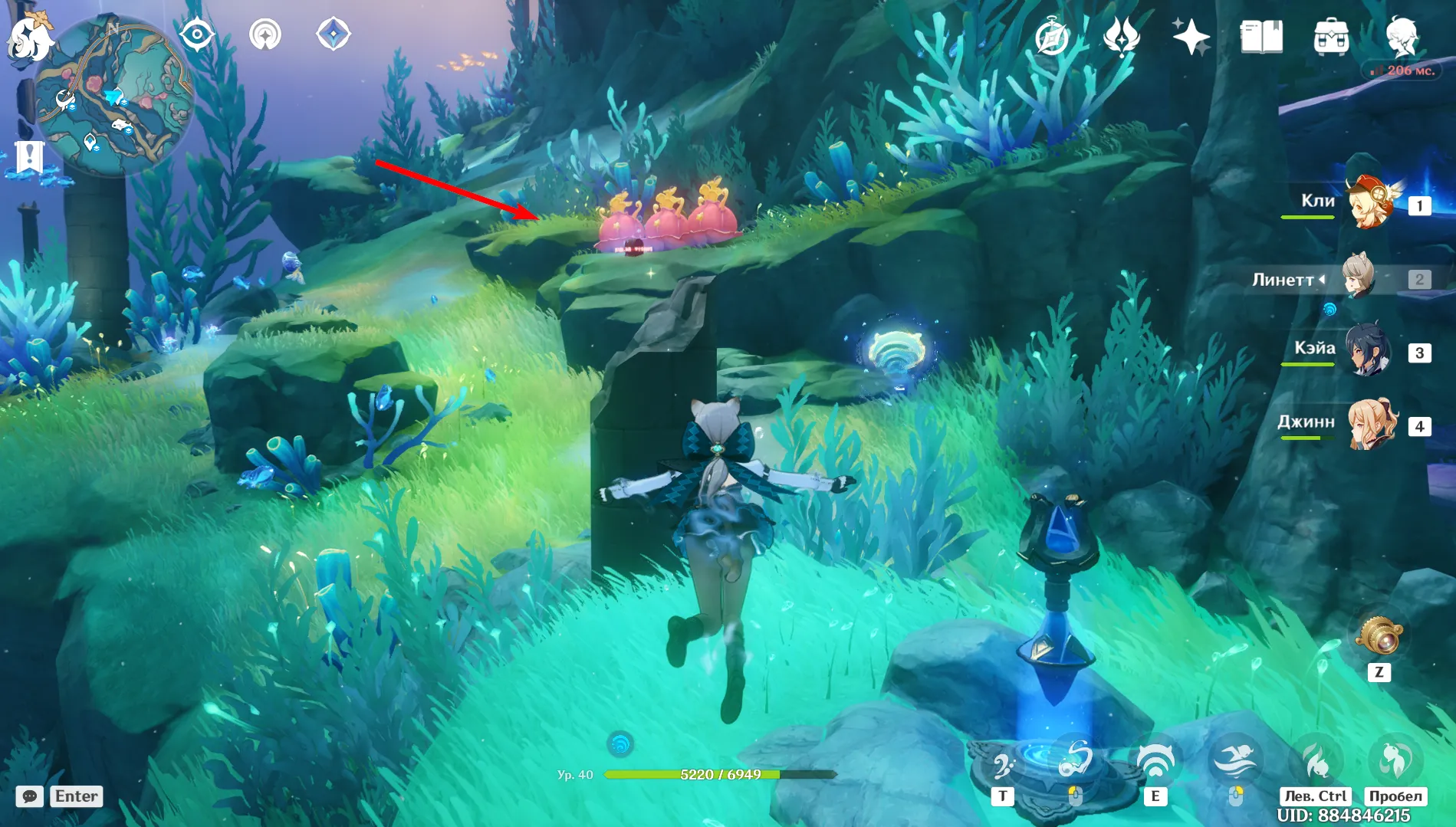Open the blue diamond compass icon
The width and height of the screenshot is (1456, 827).
(x=334, y=34)
